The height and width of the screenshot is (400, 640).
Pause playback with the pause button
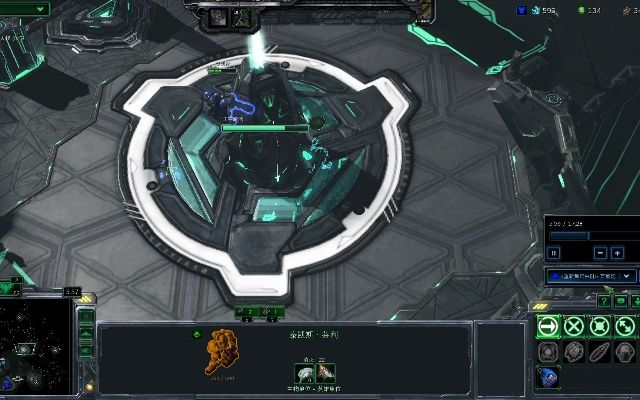pyautogui.click(x=553, y=254)
